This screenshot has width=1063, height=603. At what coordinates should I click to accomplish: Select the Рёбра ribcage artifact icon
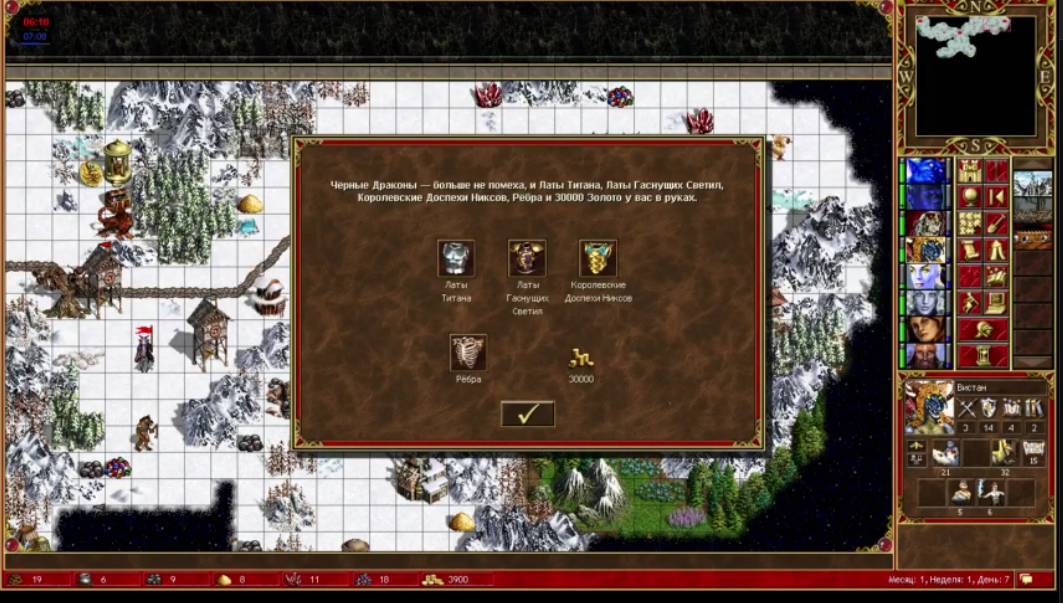(x=468, y=352)
